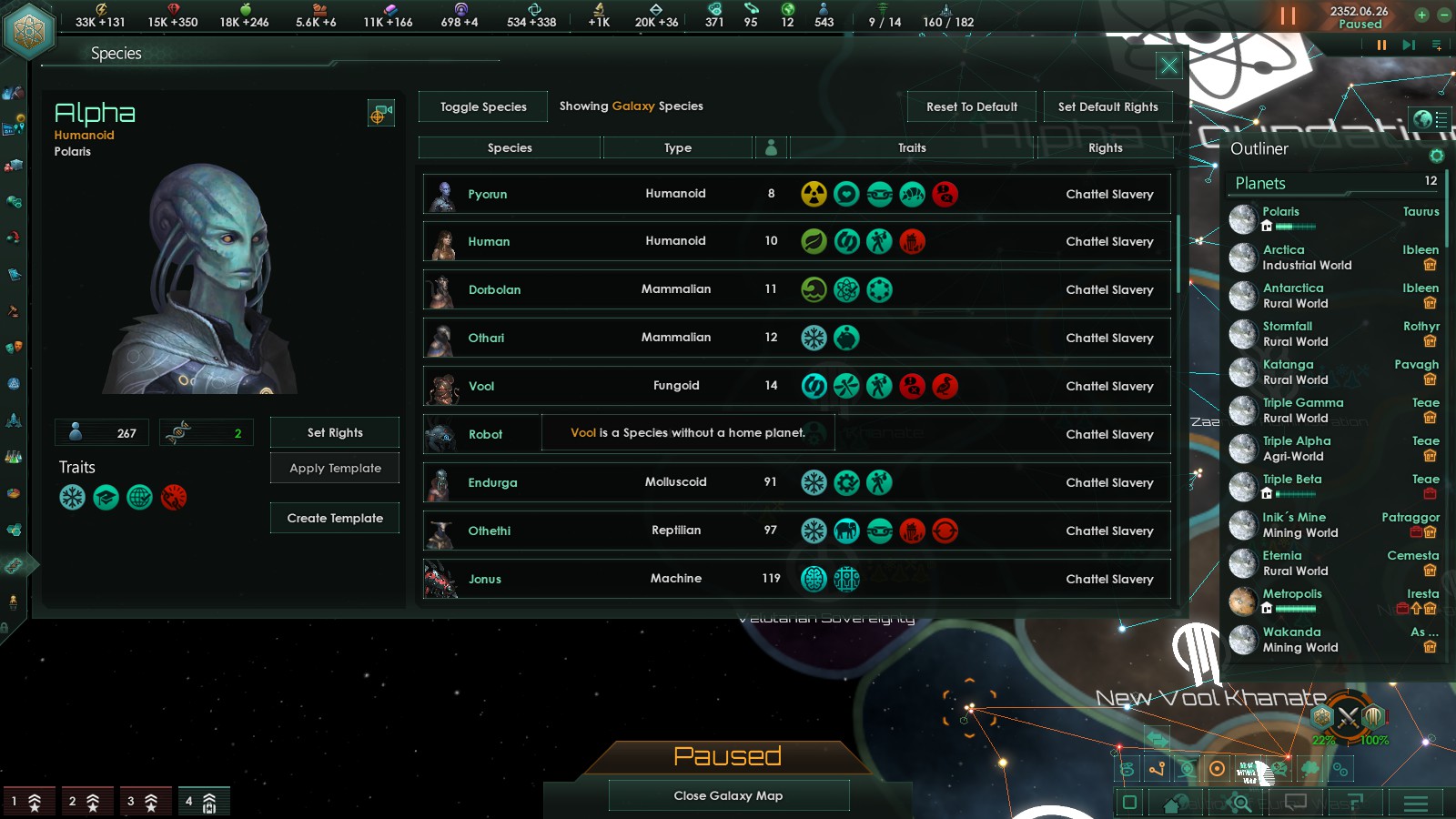Close the Species window
Viewport: 1456px width, 819px height.
(1168, 66)
